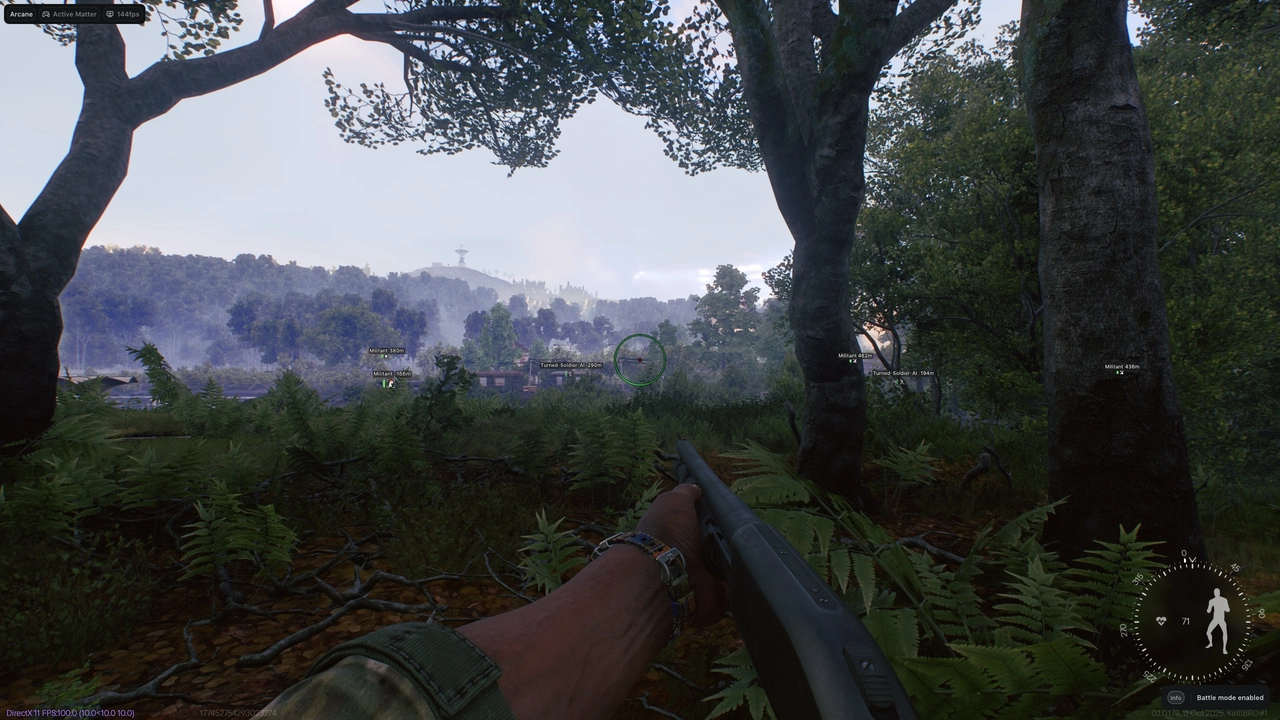Toggle Battle mode via its enabled label

point(1229,697)
